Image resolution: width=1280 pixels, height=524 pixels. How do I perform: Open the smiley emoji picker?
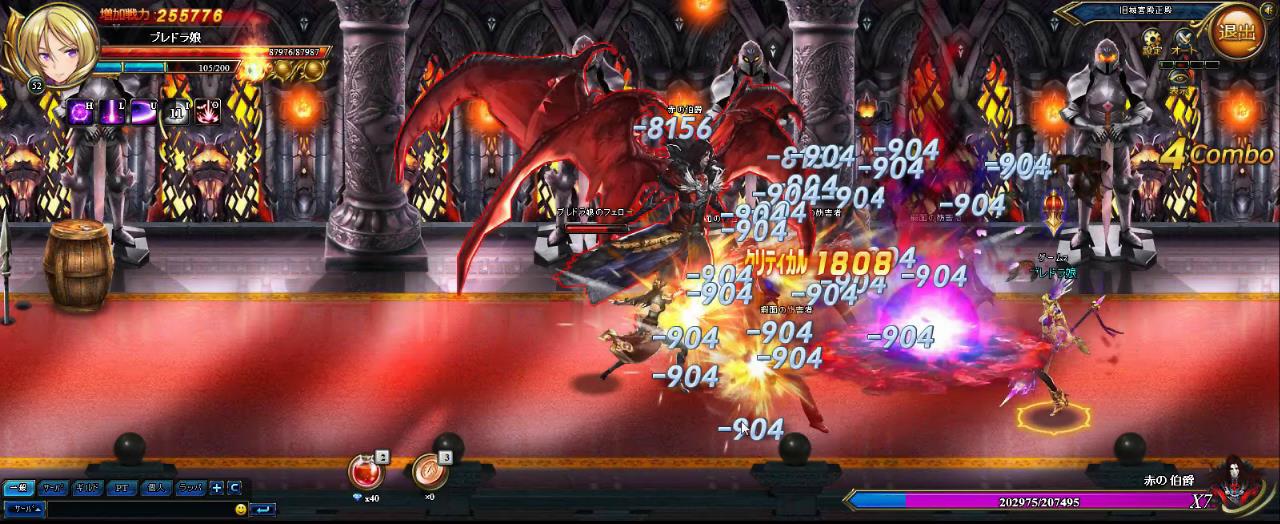coord(241,509)
